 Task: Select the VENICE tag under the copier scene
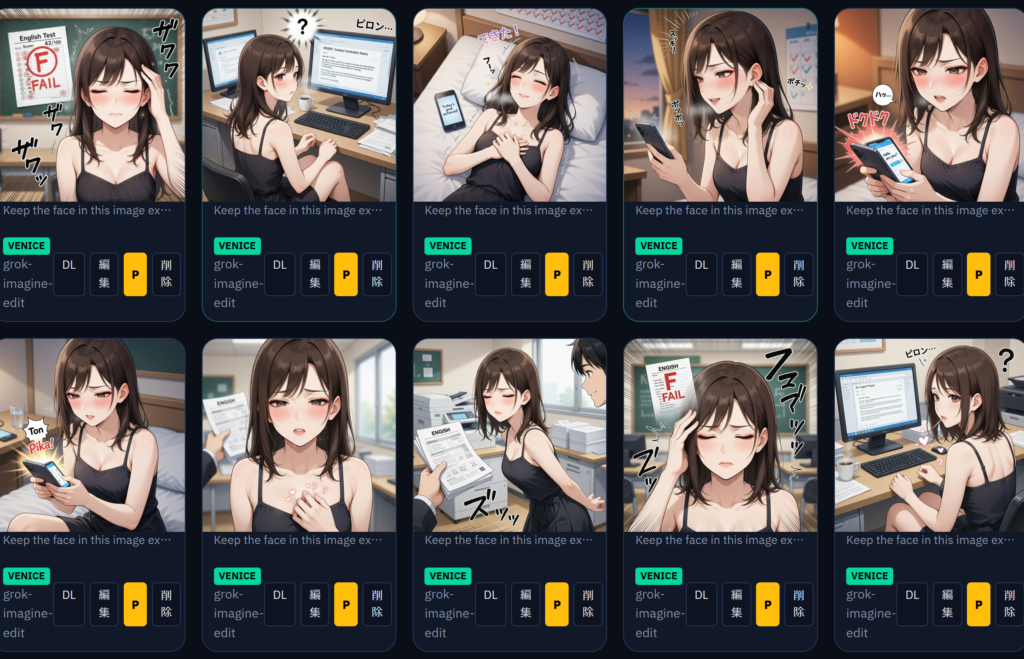coord(447,576)
